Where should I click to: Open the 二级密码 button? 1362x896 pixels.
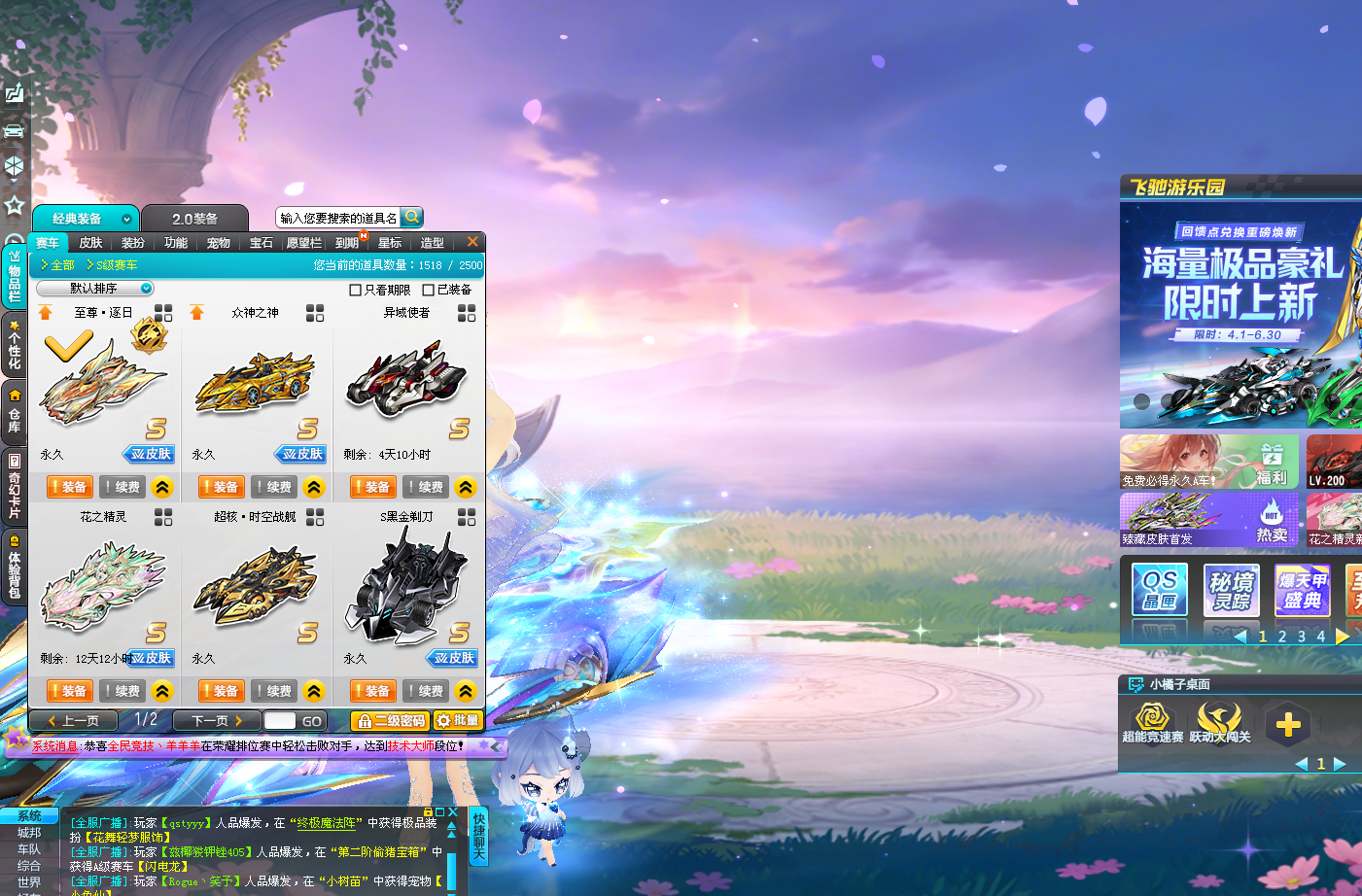tap(391, 721)
